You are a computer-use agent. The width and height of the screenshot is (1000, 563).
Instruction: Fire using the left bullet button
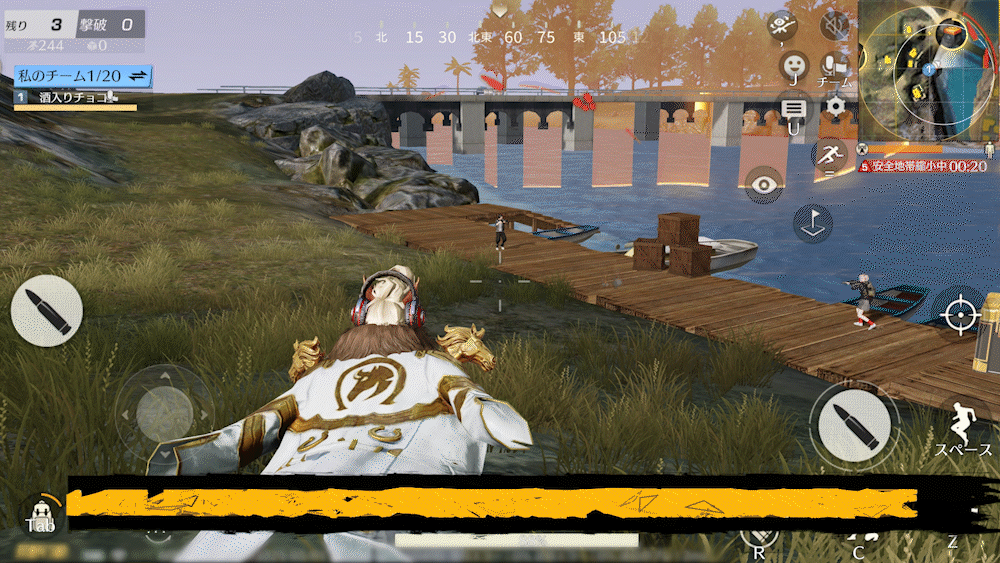click(x=46, y=311)
